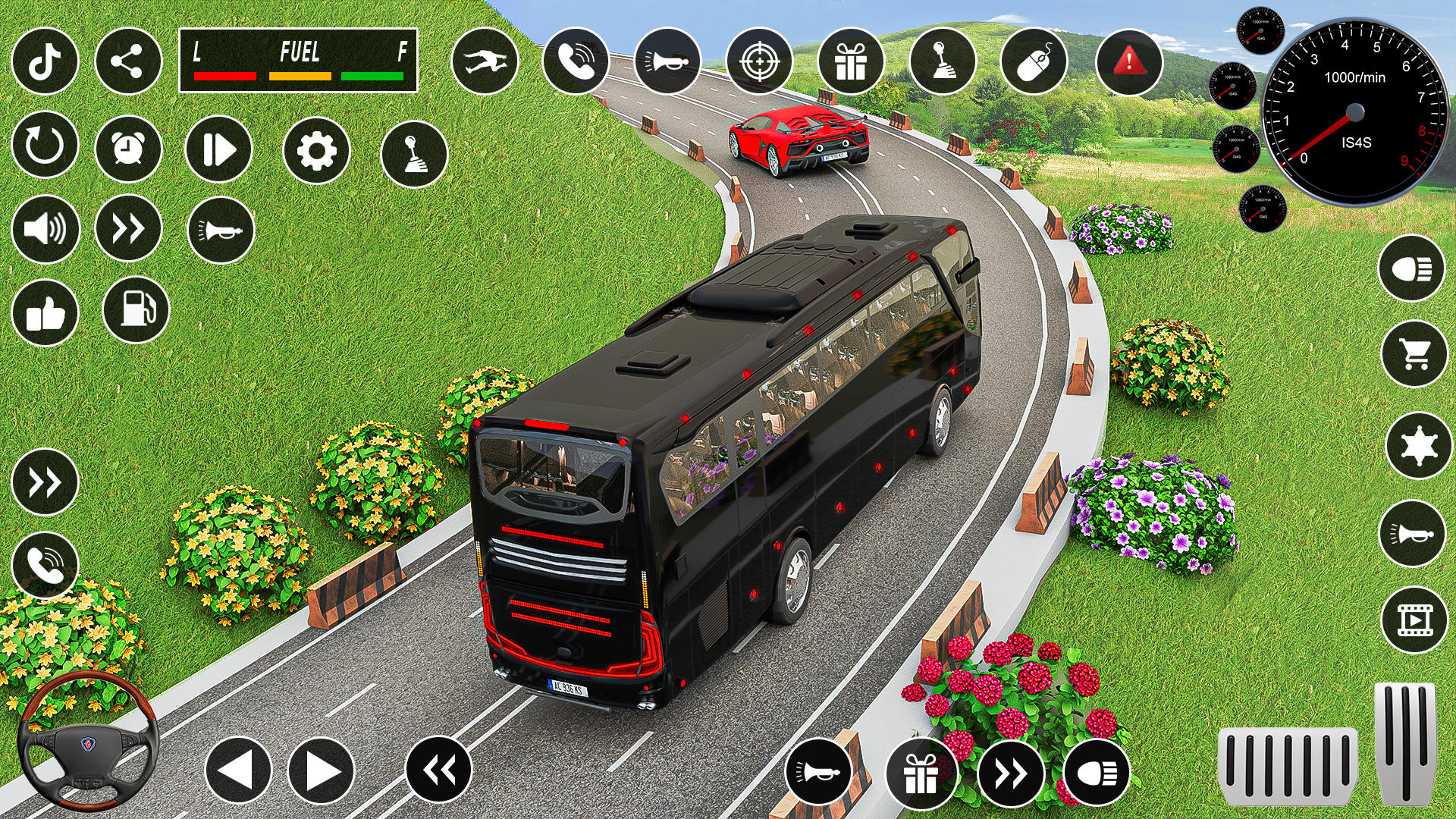Open the TikTok social icon
The image size is (1456, 819).
pos(45,62)
